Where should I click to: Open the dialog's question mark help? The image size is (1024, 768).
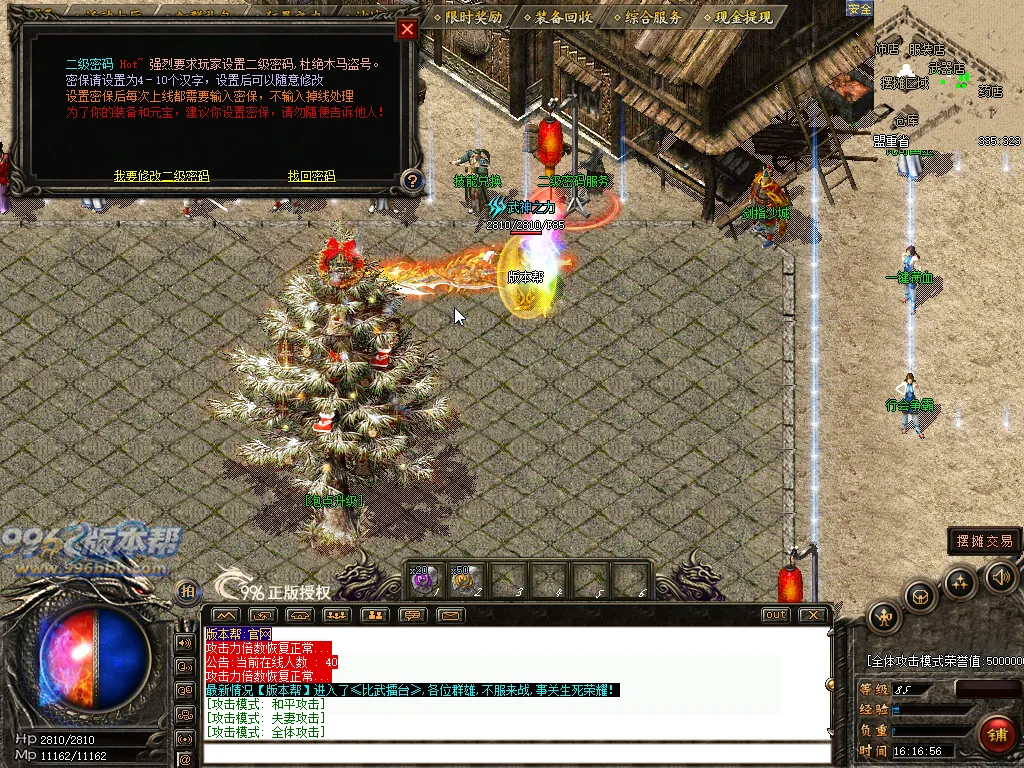pos(412,181)
